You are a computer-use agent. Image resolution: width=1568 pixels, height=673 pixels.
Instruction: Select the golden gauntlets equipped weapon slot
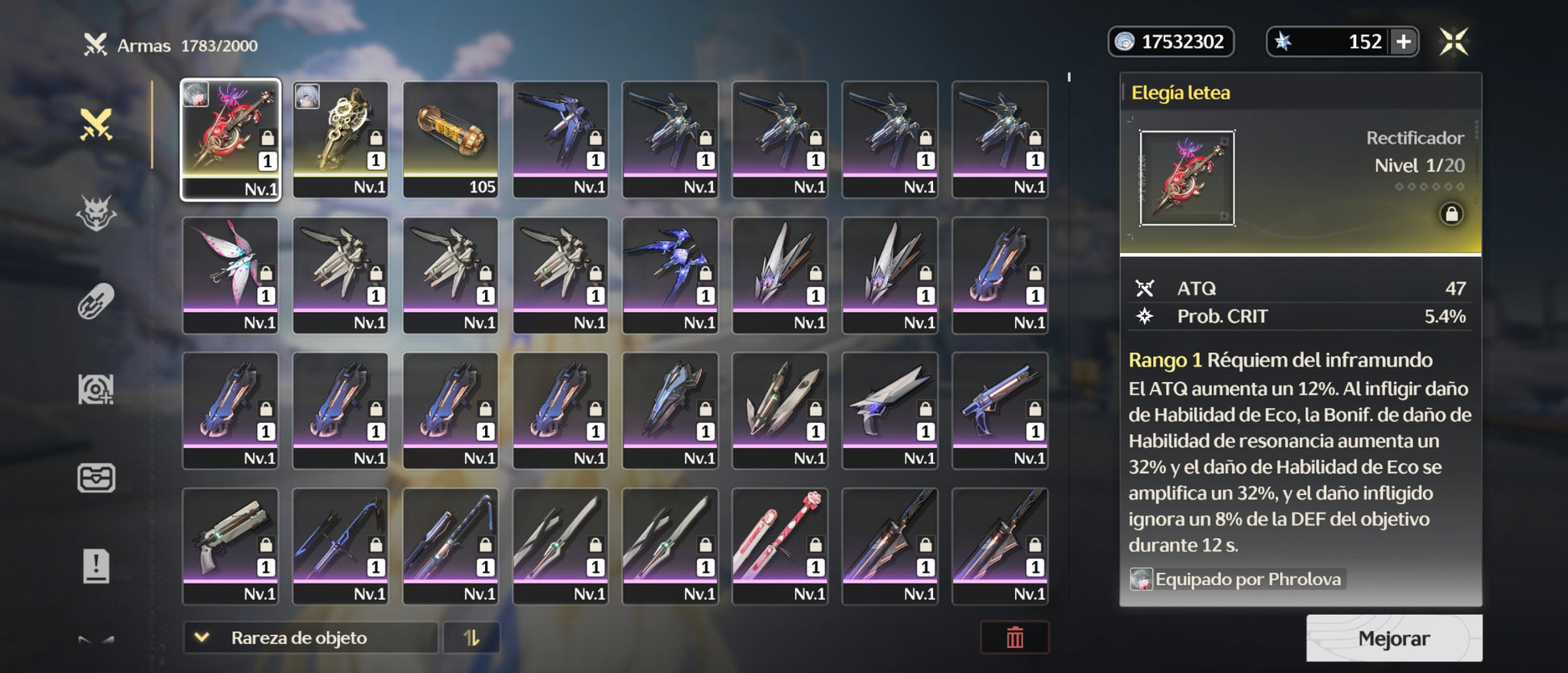[x=340, y=139]
